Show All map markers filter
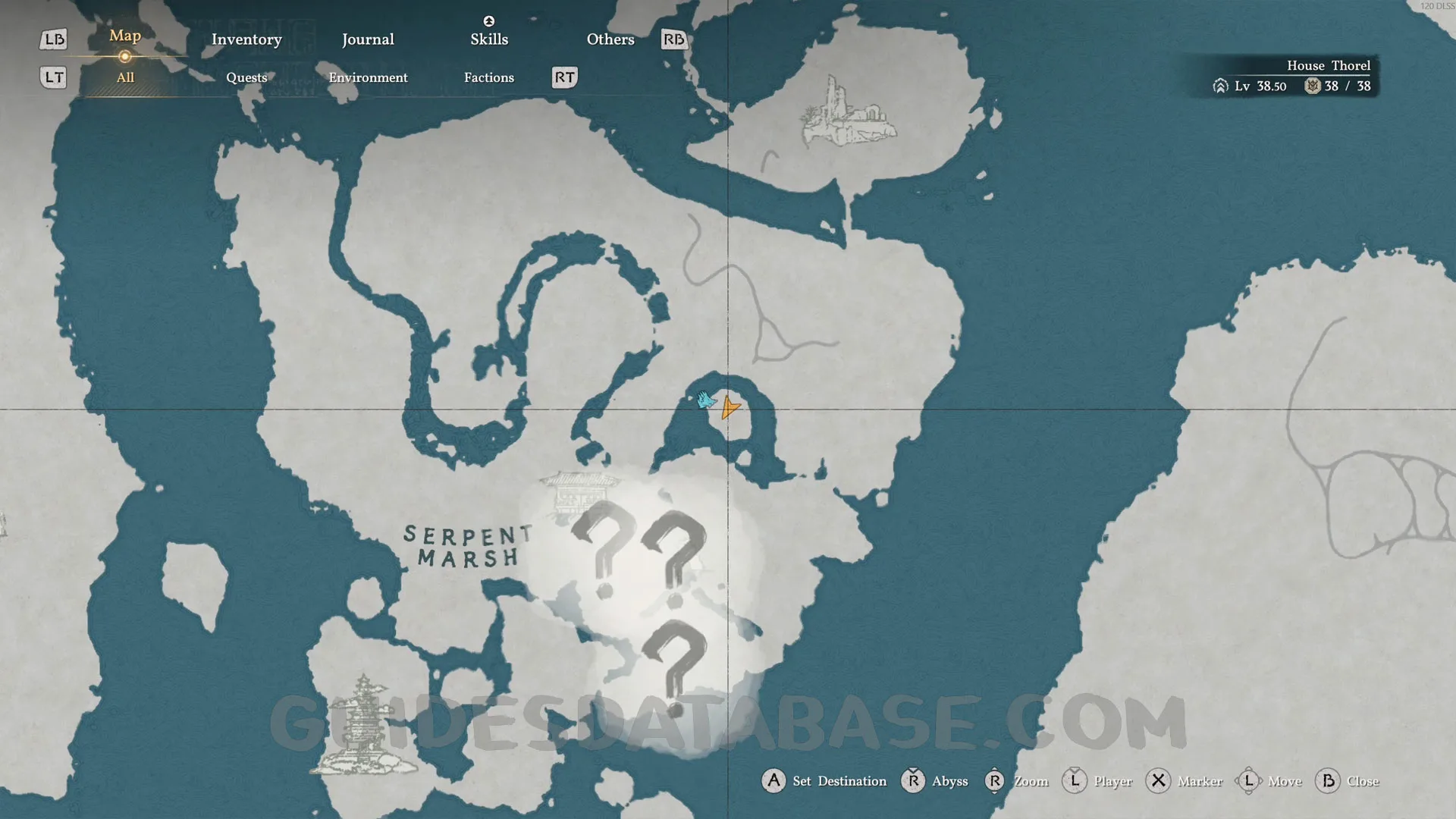 click(x=125, y=77)
